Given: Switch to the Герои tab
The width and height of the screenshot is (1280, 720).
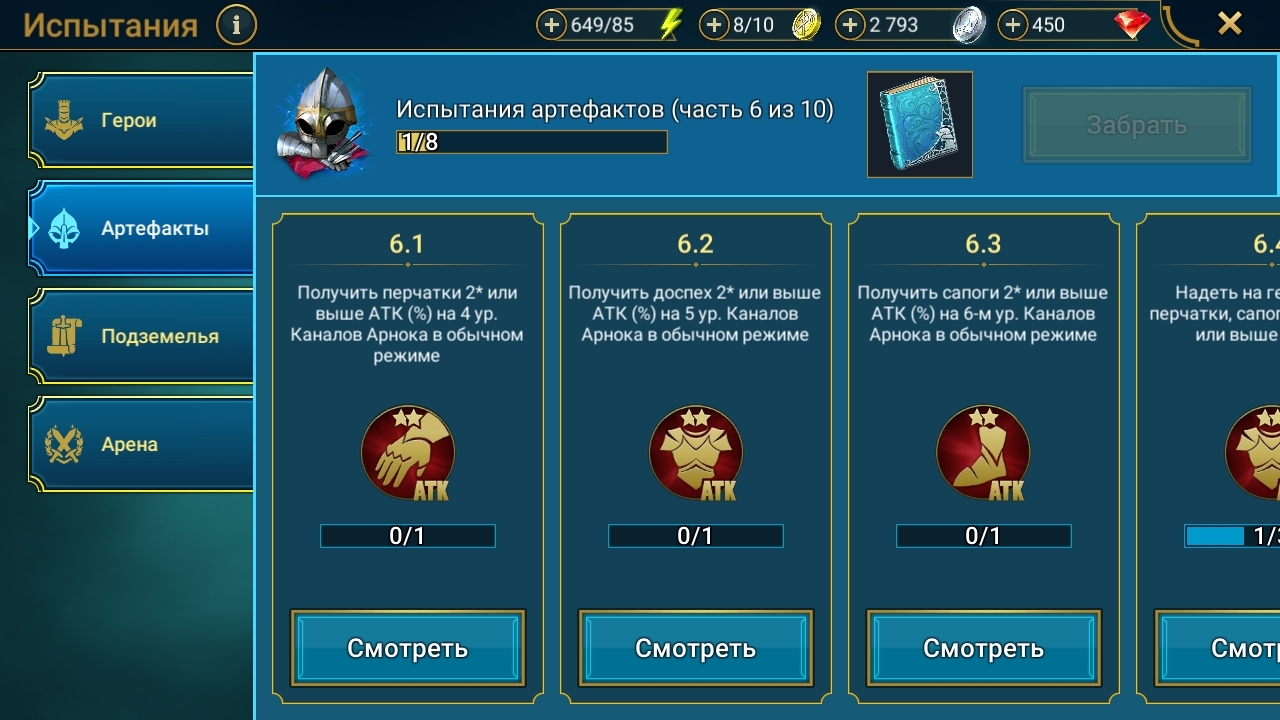Looking at the screenshot, I should coord(140,121).
